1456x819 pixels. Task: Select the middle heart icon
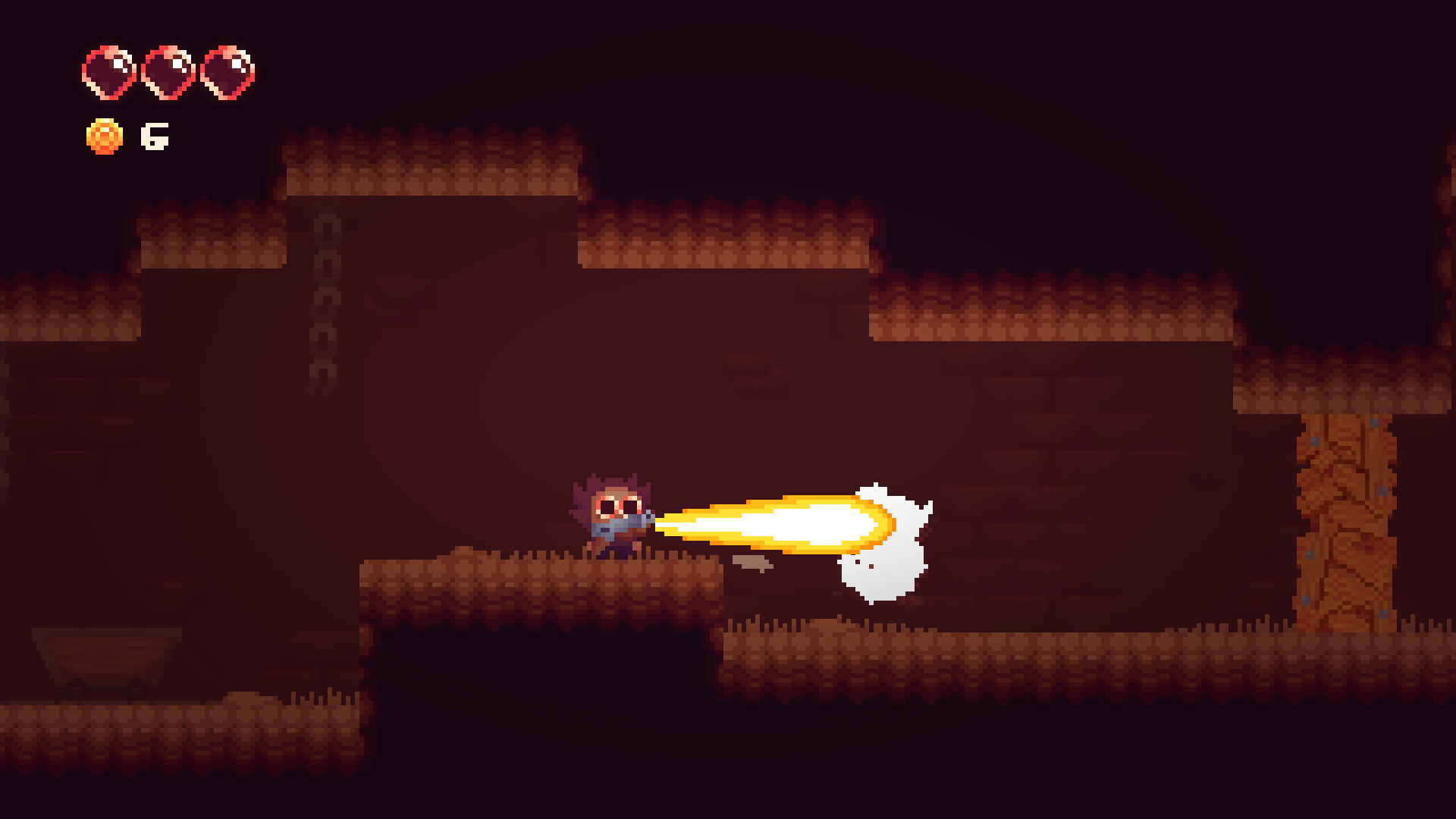tap(168, 72)
